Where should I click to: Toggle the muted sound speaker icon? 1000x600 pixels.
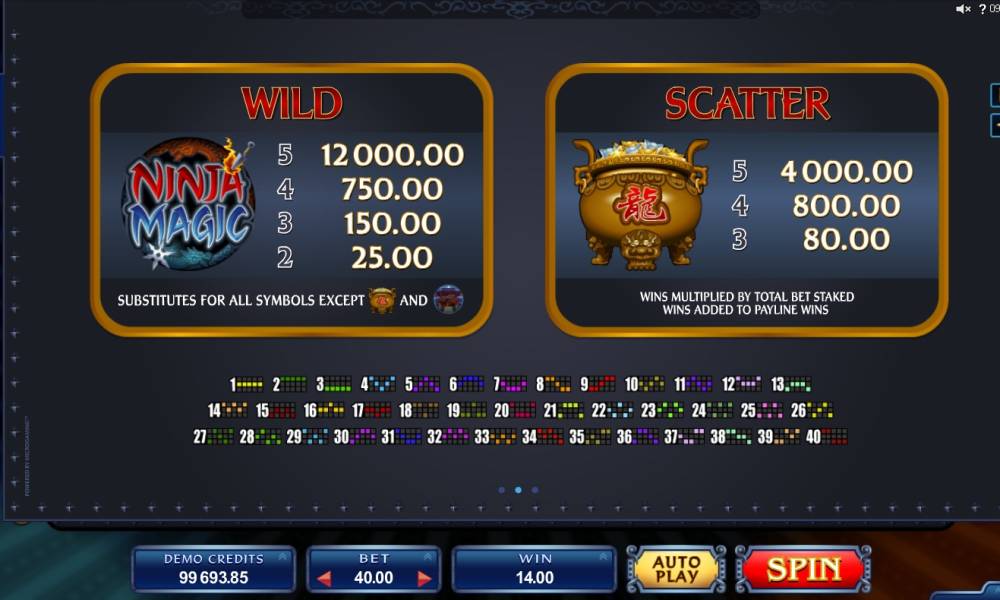coord(963,9)
